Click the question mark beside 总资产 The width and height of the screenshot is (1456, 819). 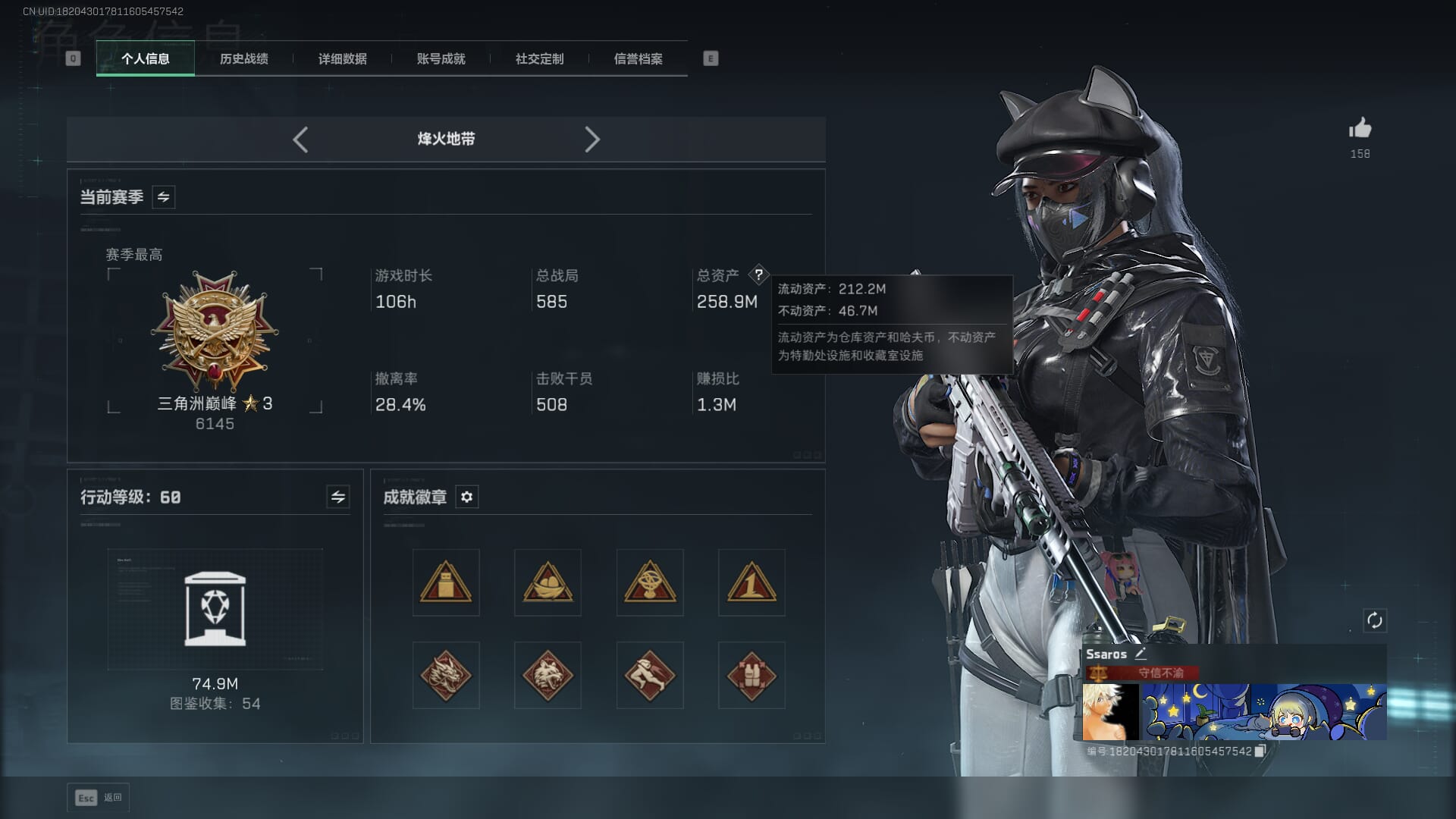click(758, 275)
